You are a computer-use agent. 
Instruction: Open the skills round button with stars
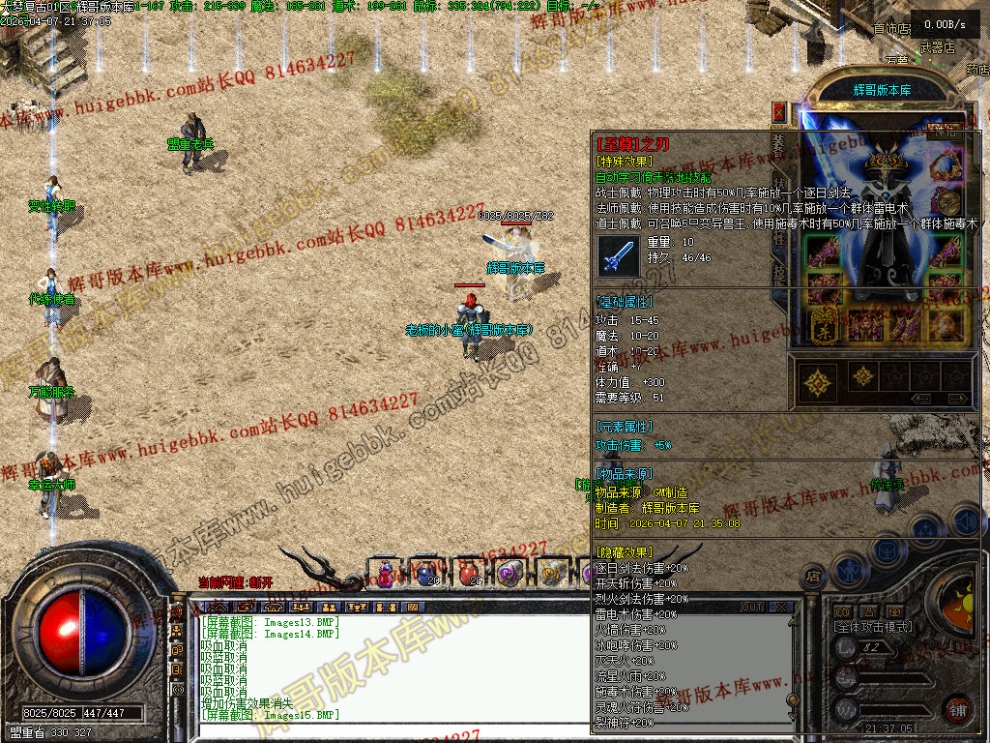[927, 529]
